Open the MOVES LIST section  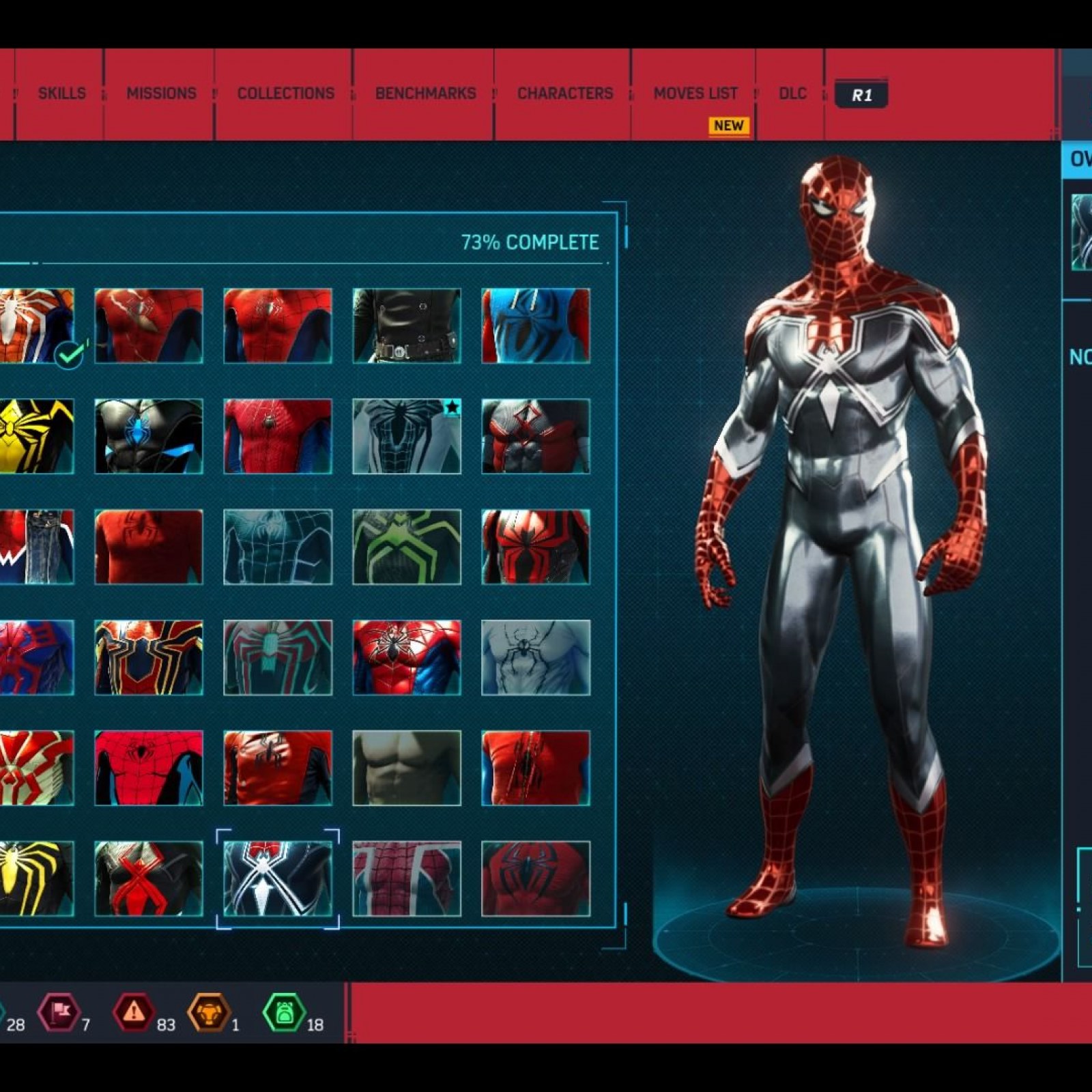(695, 93)
